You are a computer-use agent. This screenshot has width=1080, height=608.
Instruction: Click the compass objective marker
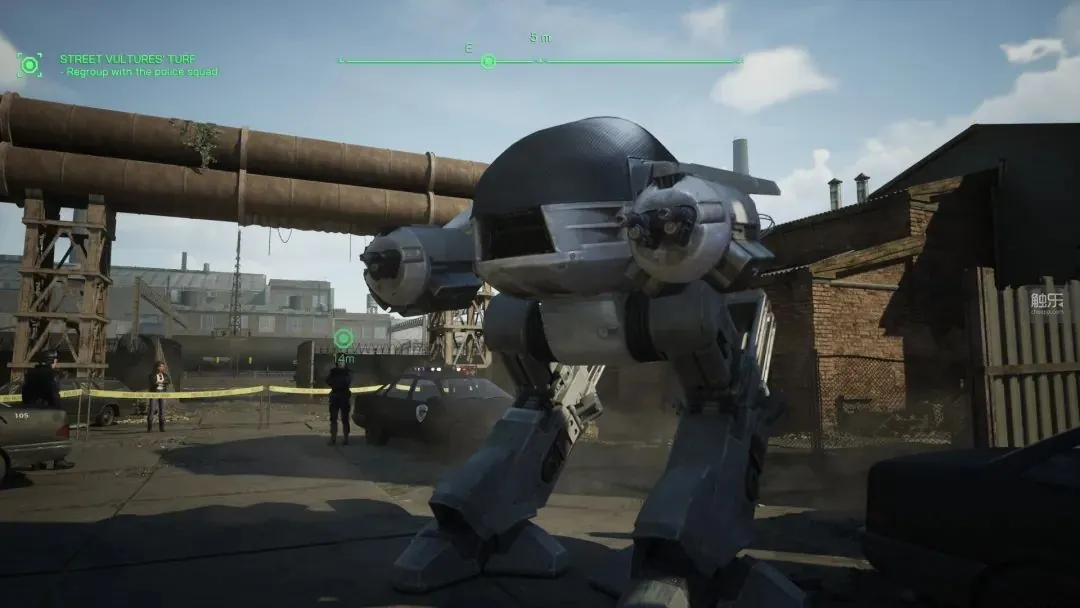pyautogui.click(x=488, y=61)
